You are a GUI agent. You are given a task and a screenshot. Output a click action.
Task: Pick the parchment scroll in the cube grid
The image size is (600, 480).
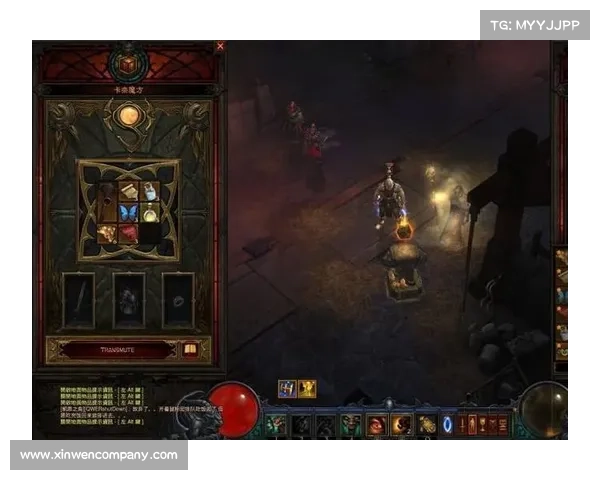coord(127,191)
